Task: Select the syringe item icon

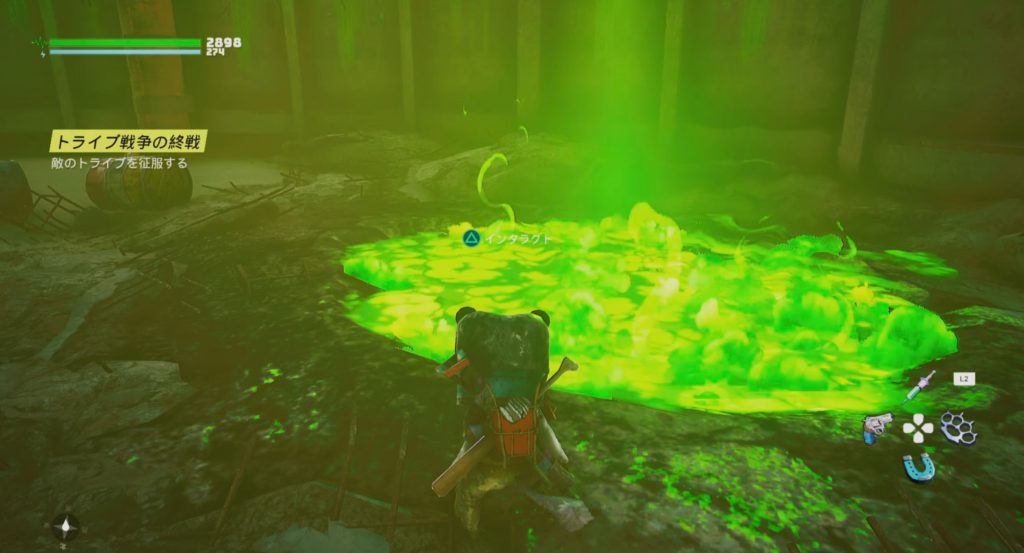Action: click(x=923, y=385)
